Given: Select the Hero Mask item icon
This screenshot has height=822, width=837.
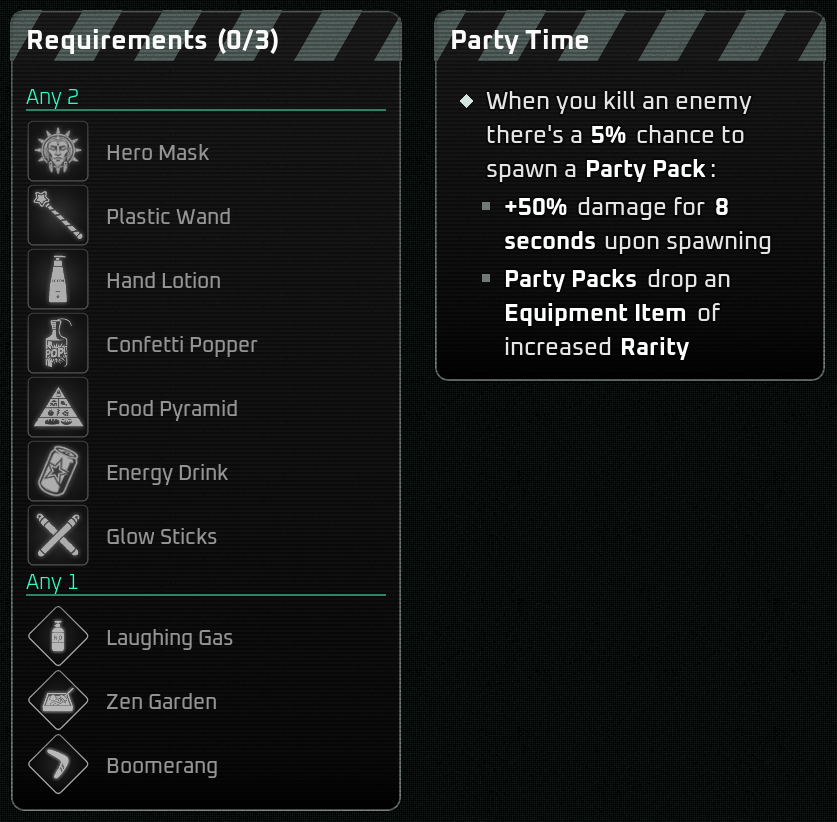Looking at the screenshot, I should 58,152.
